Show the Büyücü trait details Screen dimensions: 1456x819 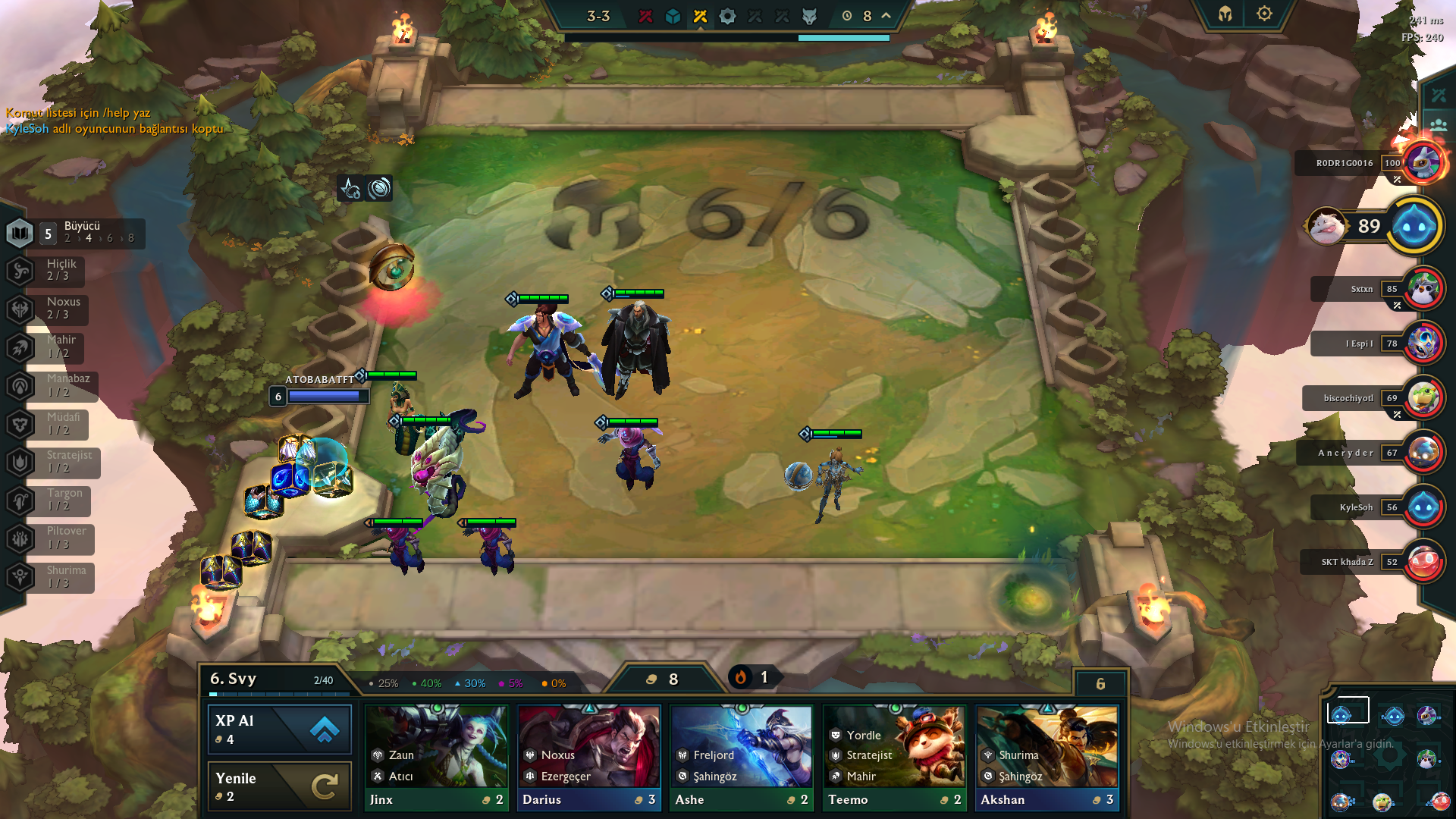(74, 233)
